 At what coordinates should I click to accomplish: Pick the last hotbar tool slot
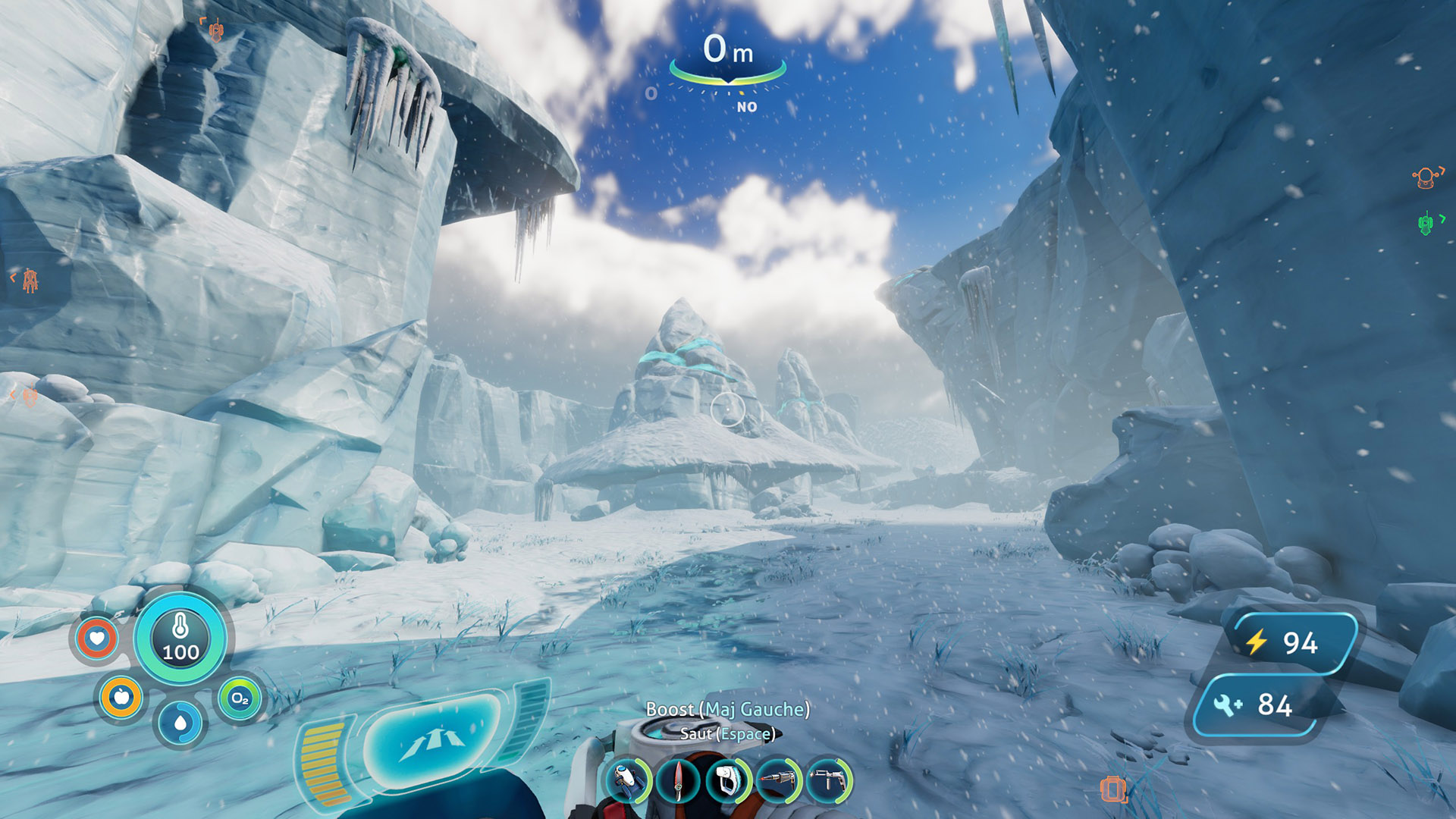828,780
